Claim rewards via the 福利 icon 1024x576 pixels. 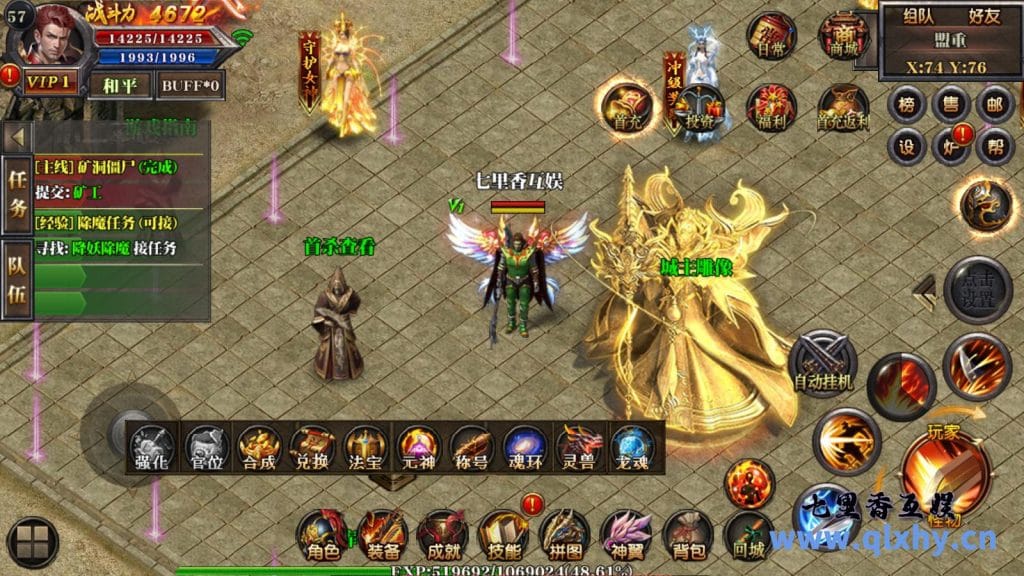(771, 108)
